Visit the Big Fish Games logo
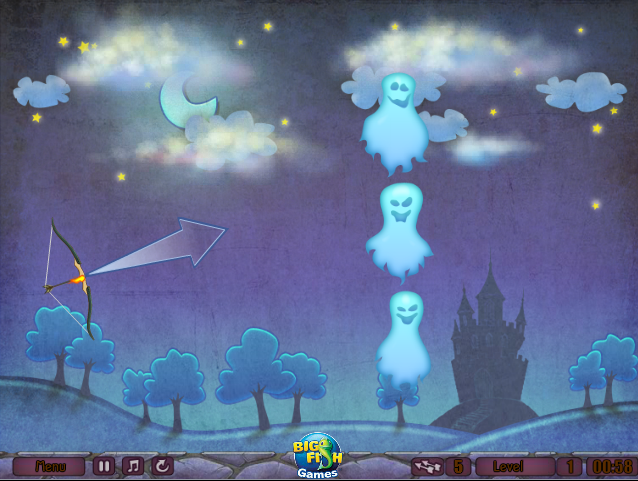 coord(317,455)
